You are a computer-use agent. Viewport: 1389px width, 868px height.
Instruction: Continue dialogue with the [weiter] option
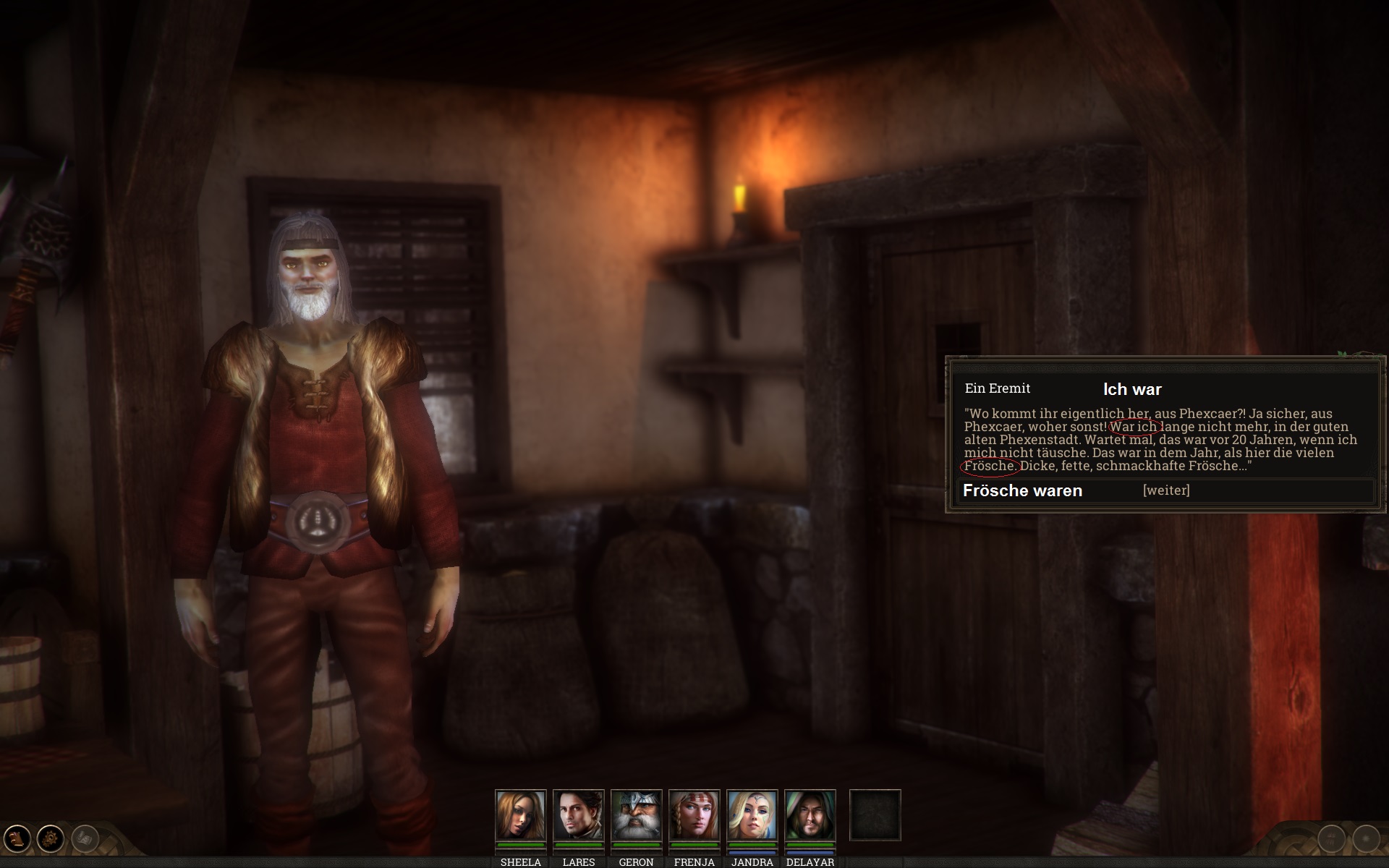point(1165,490)
